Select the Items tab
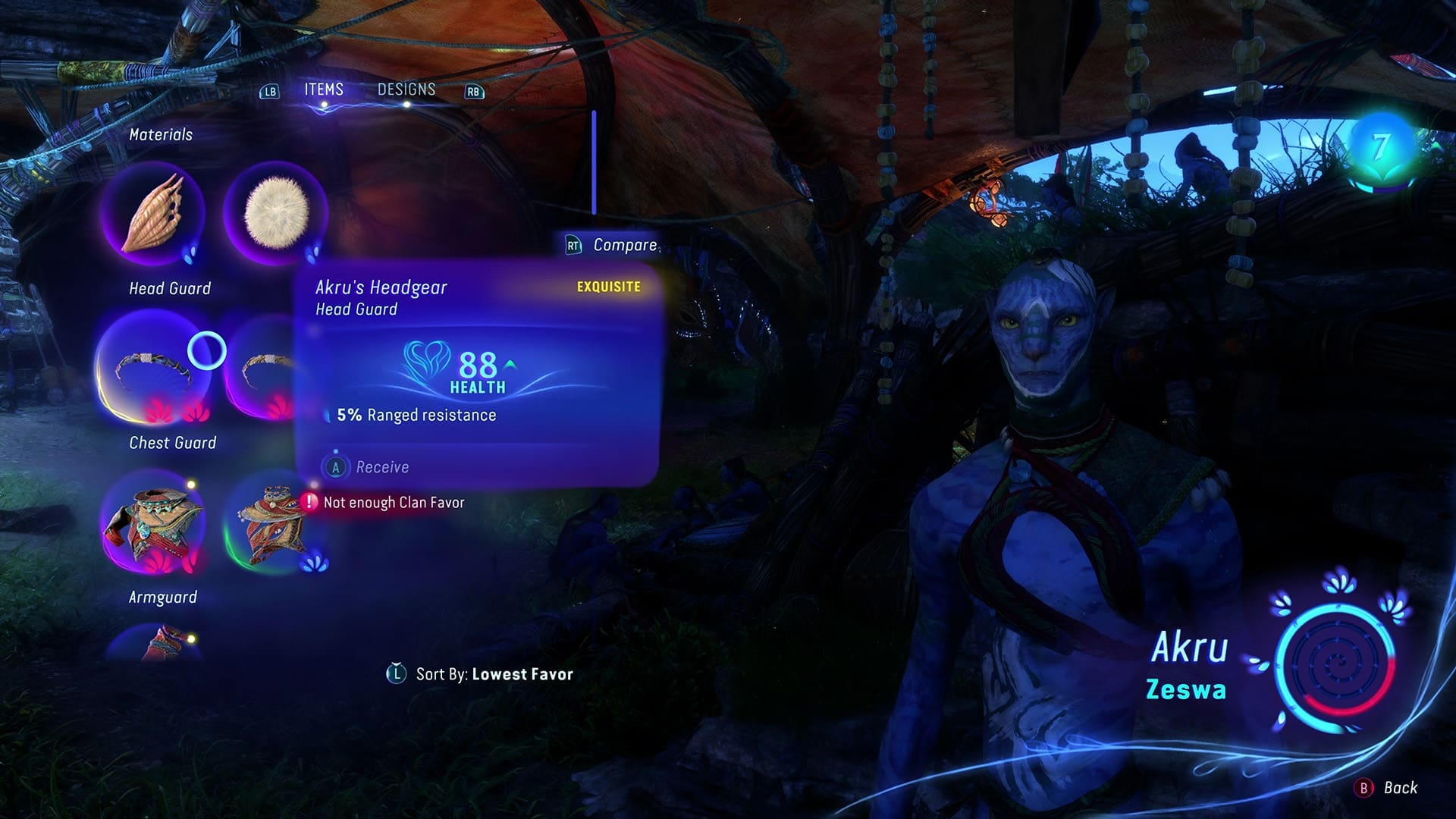 pyautogui.click(x=324, y=89)
